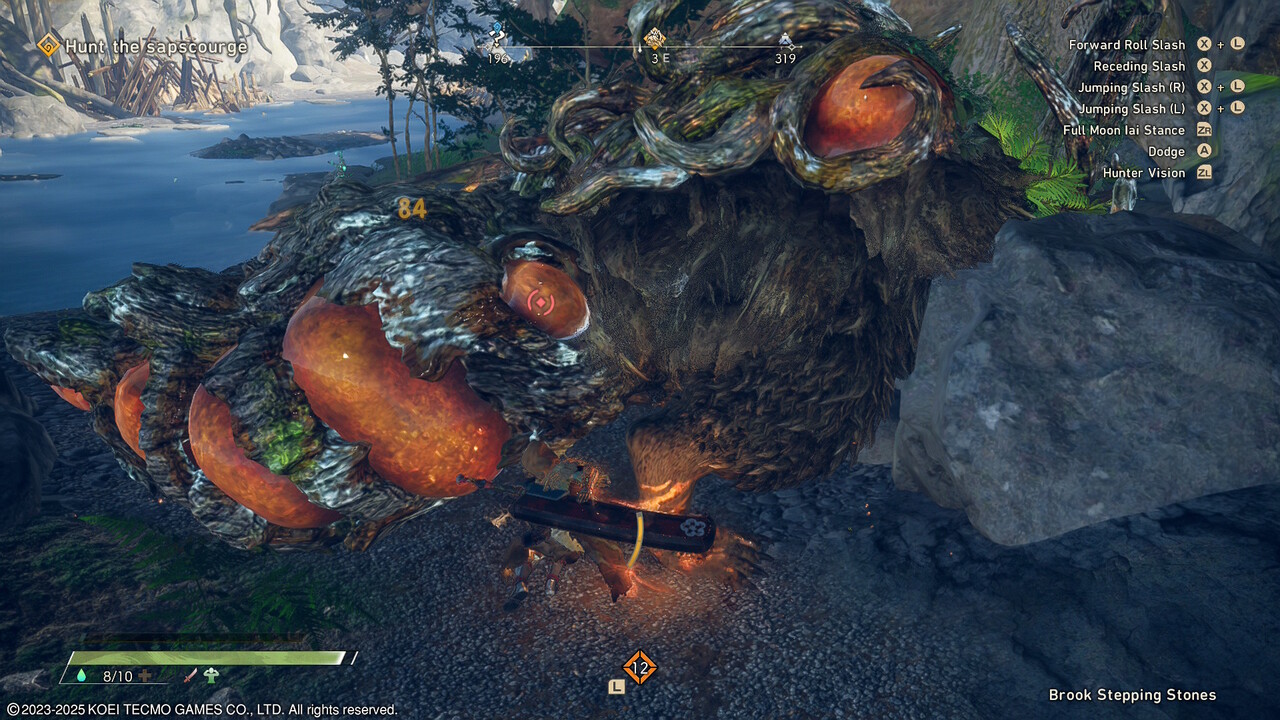1280x720 pixels.
Task: Open the 'Hunt the sapscourge' quest tracker
Action: (156, 46)
